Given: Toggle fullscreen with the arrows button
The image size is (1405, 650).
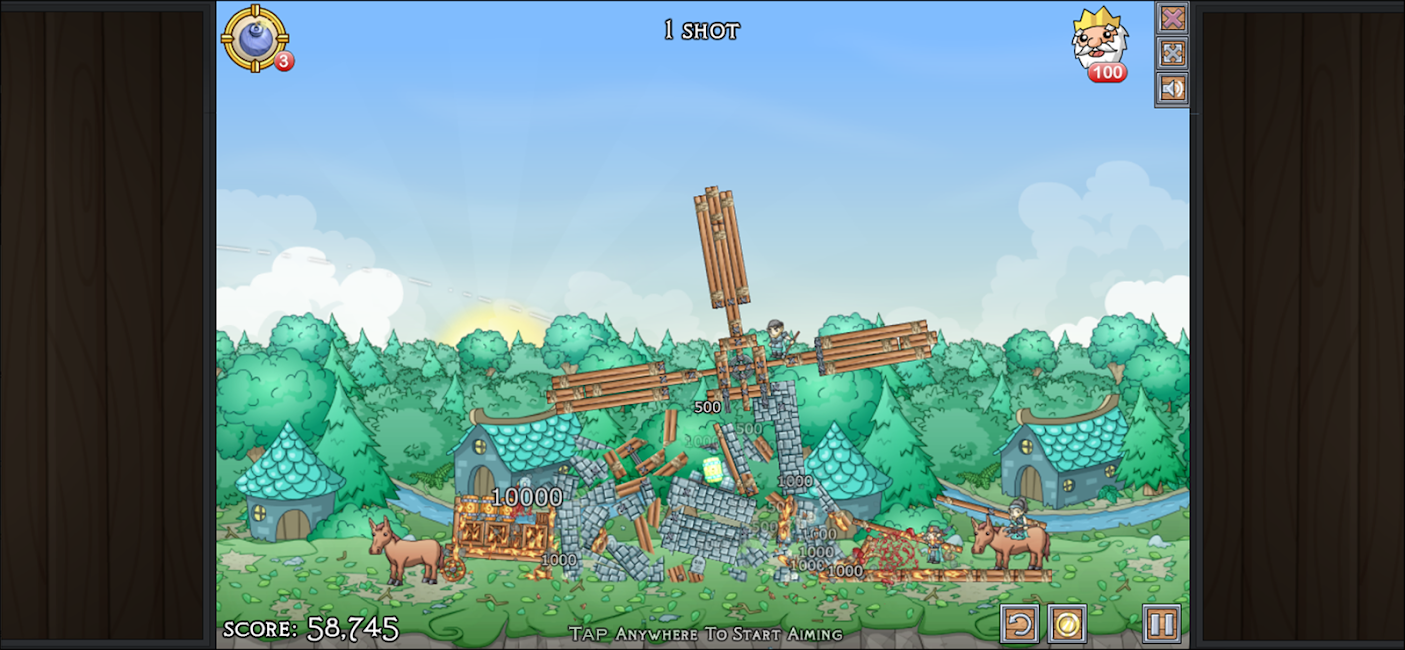Looking at the screenshot, I should coord(1172,53).
